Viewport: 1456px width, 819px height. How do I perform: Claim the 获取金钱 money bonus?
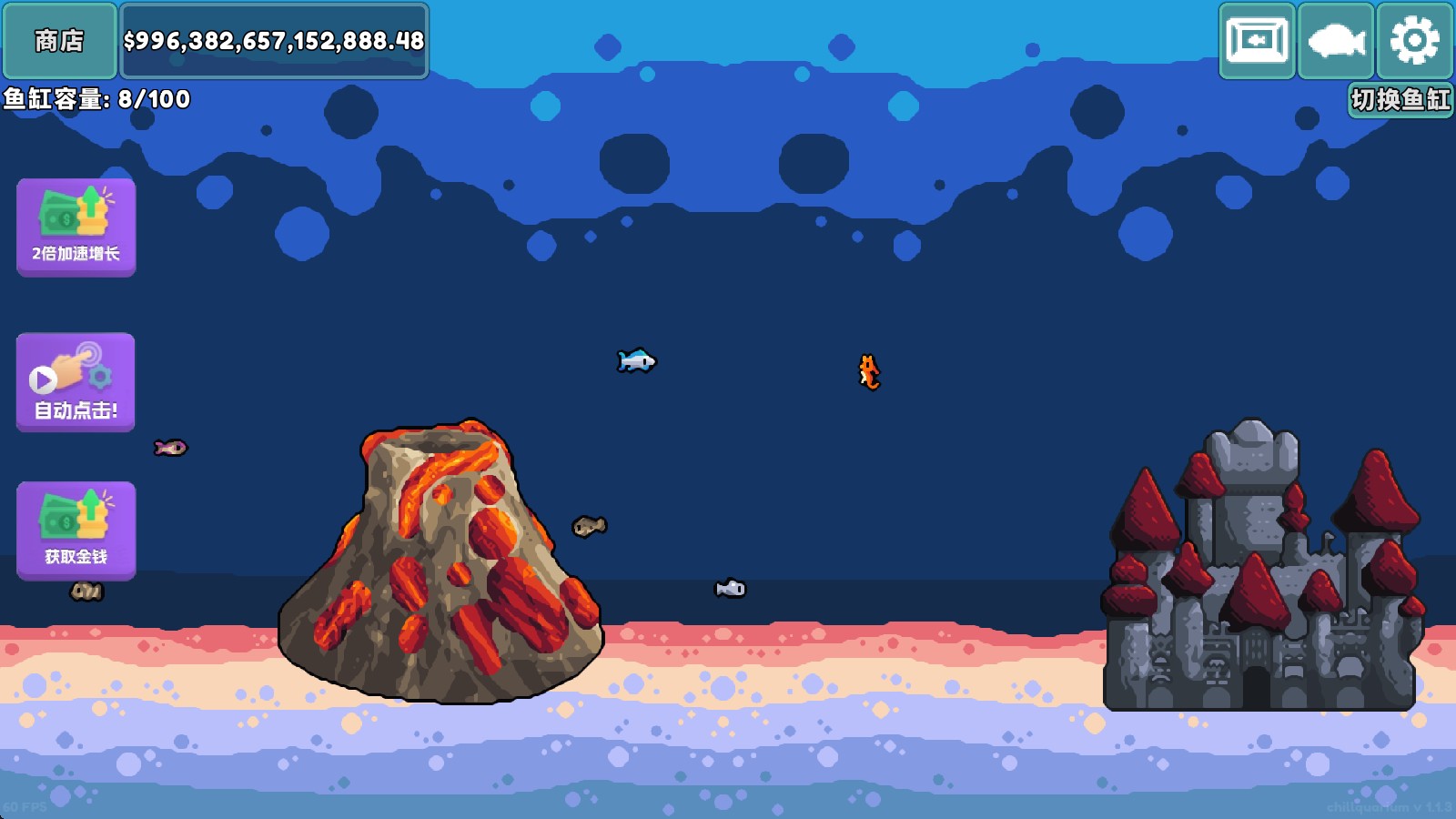(76, 531)
